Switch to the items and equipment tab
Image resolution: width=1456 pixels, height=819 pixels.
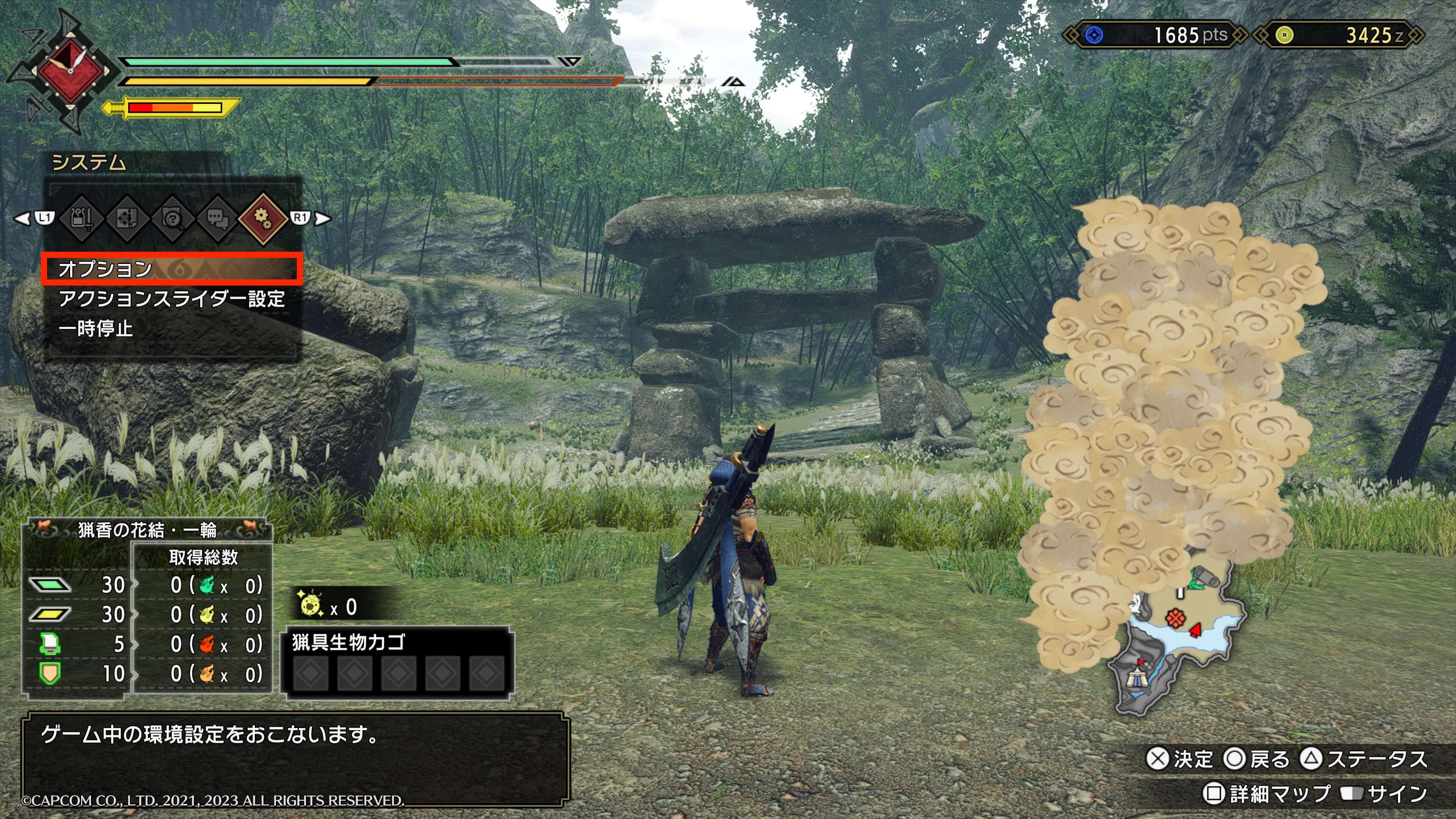(82, 218)
